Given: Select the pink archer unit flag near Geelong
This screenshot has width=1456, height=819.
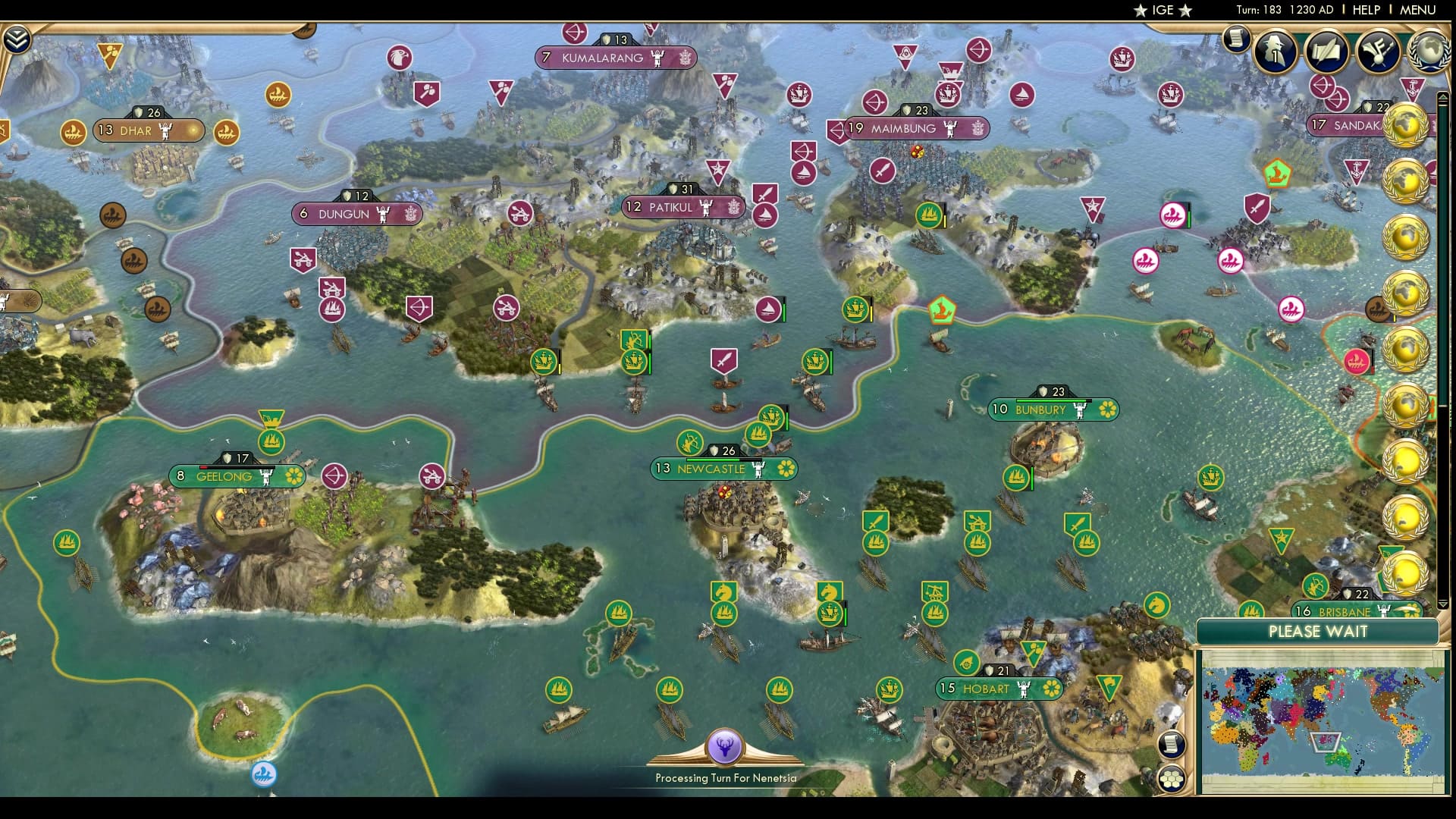Looking at the screenshot, I should click(x=334, y=475).
